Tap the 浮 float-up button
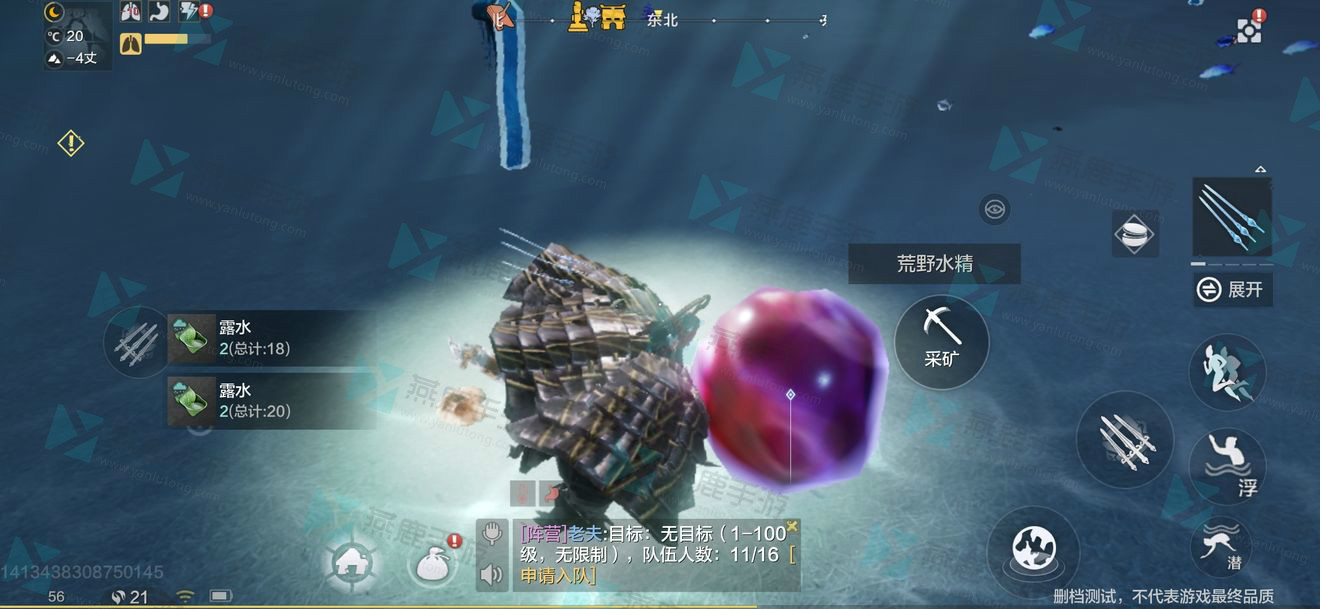Image resolution: width=1320 pixels, height=609 pixels. tap(1229, 466)
